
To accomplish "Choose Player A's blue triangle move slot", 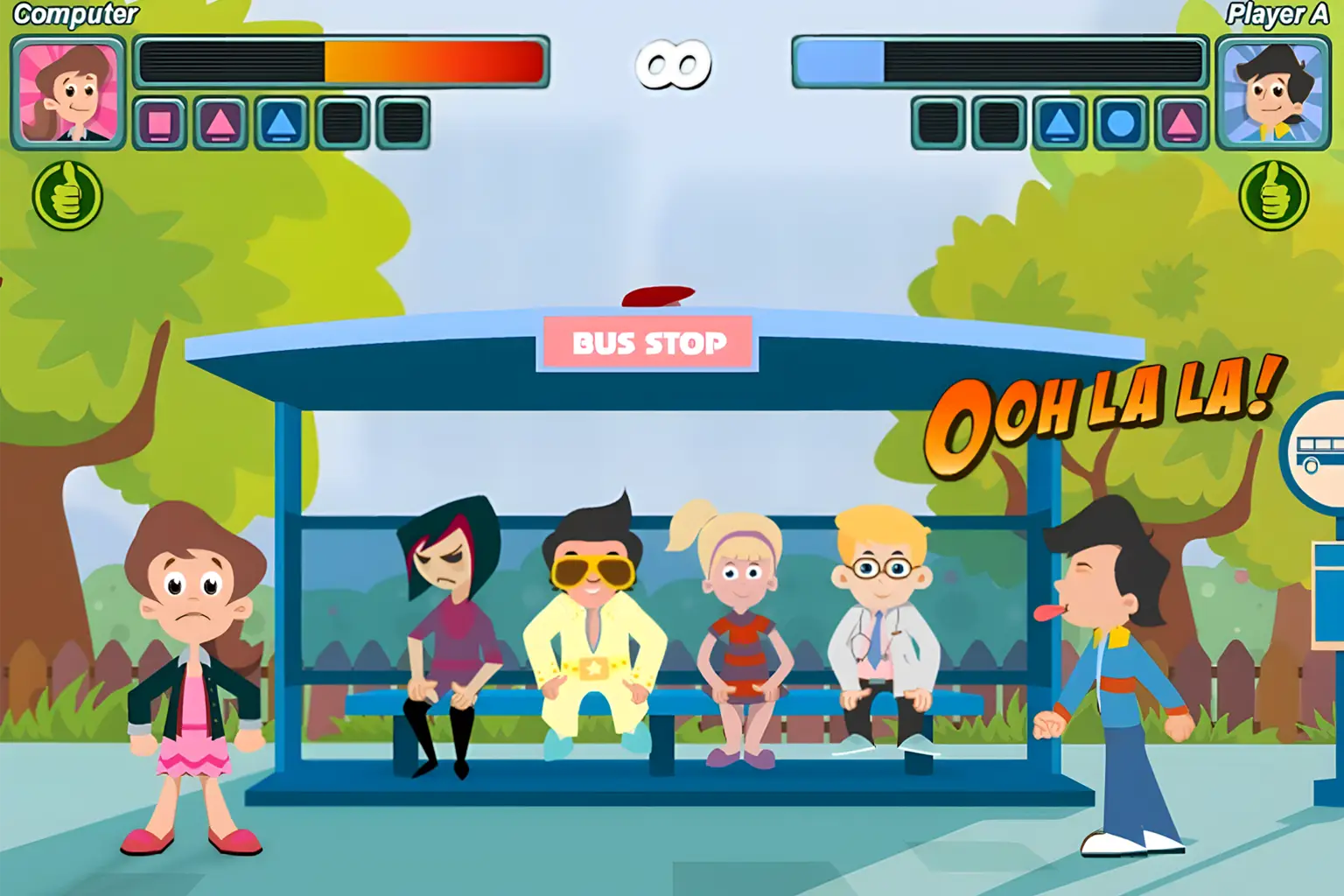I will click(1060, 123).
